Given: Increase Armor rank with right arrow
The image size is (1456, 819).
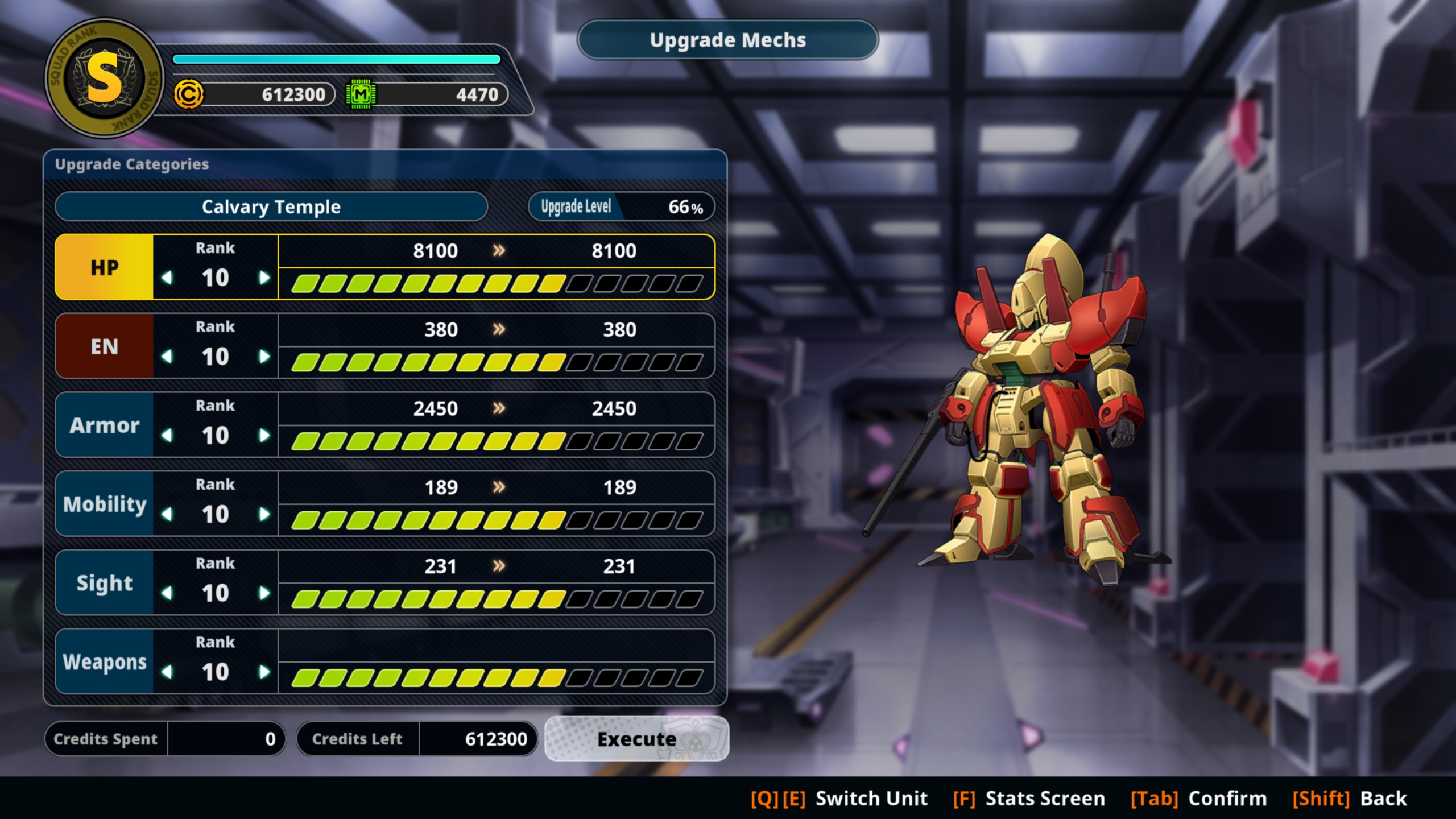Looking at the screenshot, I should pyautogui.click(x=264, y=436).
